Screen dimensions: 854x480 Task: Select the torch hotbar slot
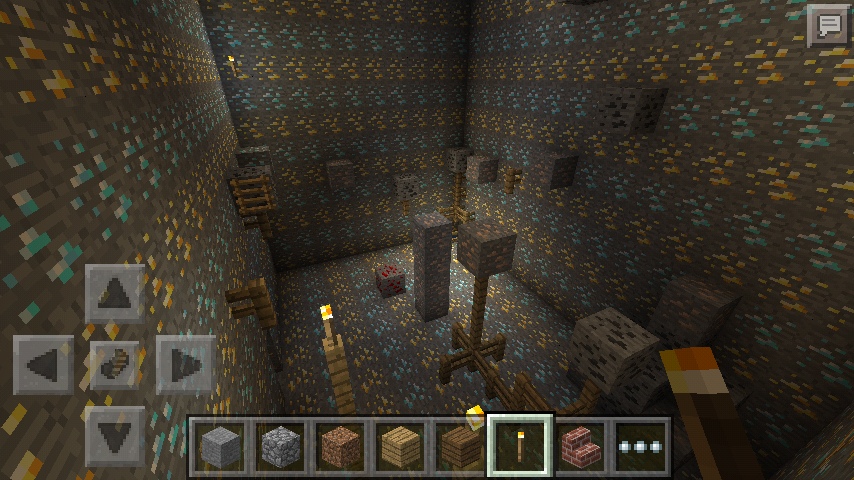click(520, 446)
